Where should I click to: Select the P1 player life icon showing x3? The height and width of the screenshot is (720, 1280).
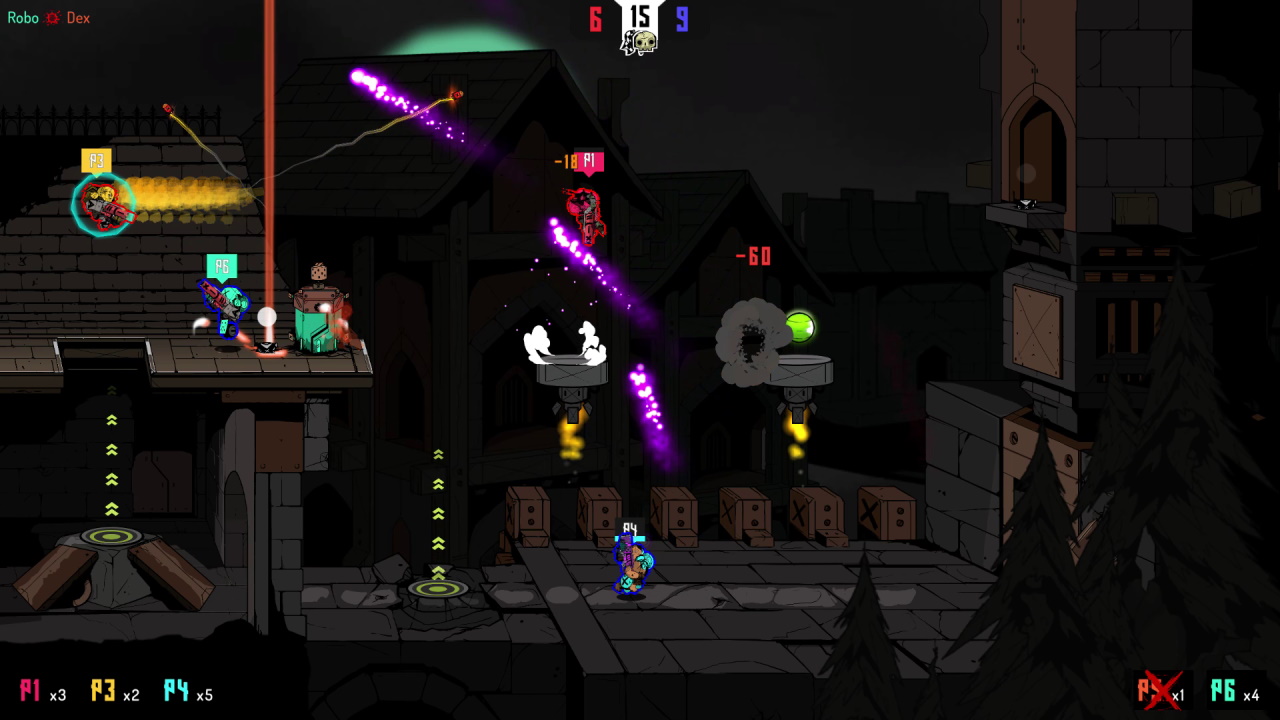point(31,691)
